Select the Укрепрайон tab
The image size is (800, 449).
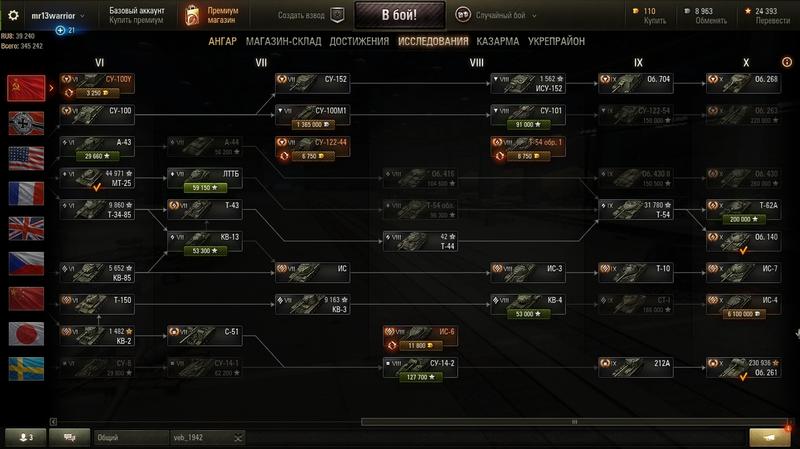point(556,41)
